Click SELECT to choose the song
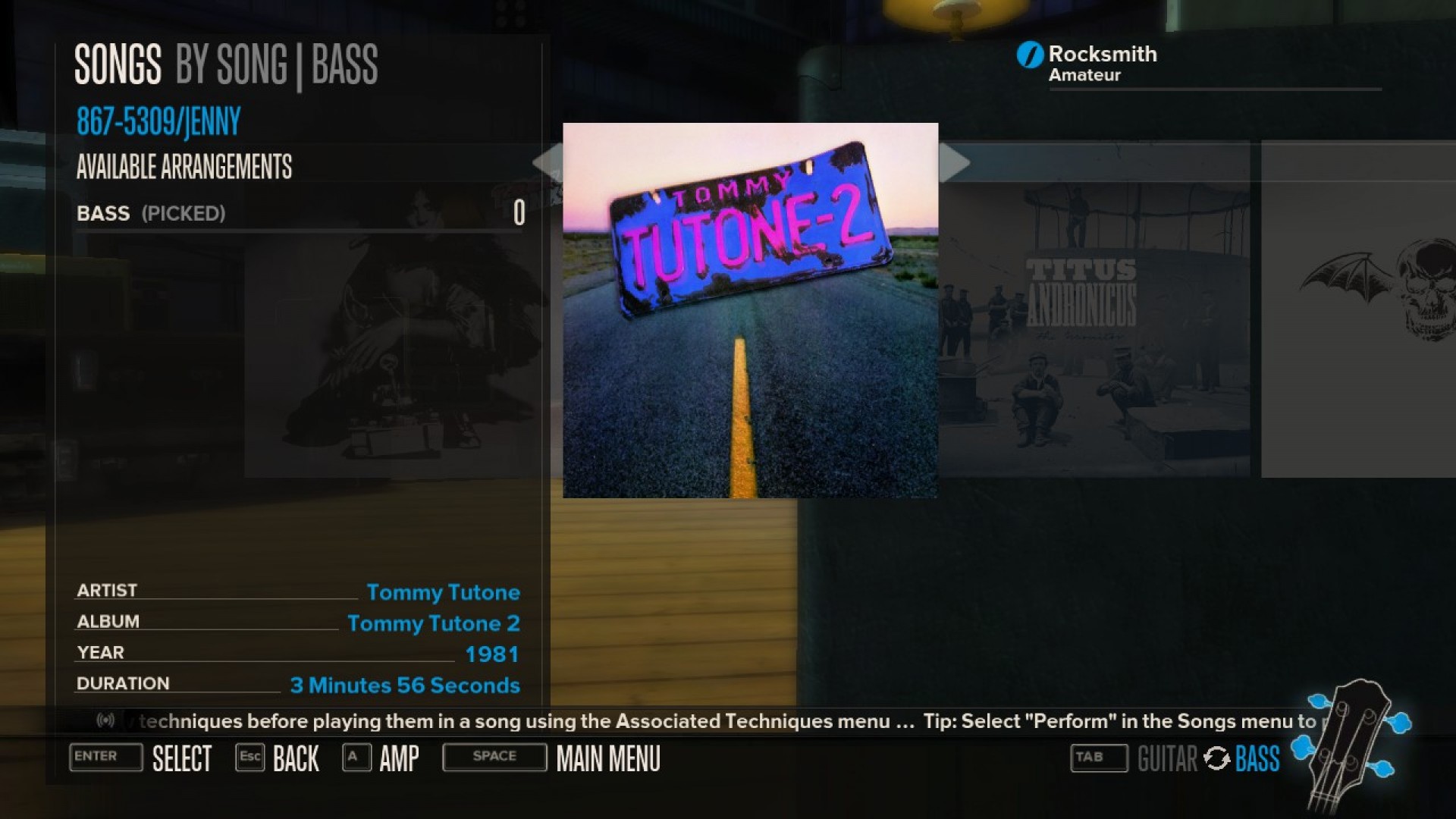 click(x=182, y=758)
